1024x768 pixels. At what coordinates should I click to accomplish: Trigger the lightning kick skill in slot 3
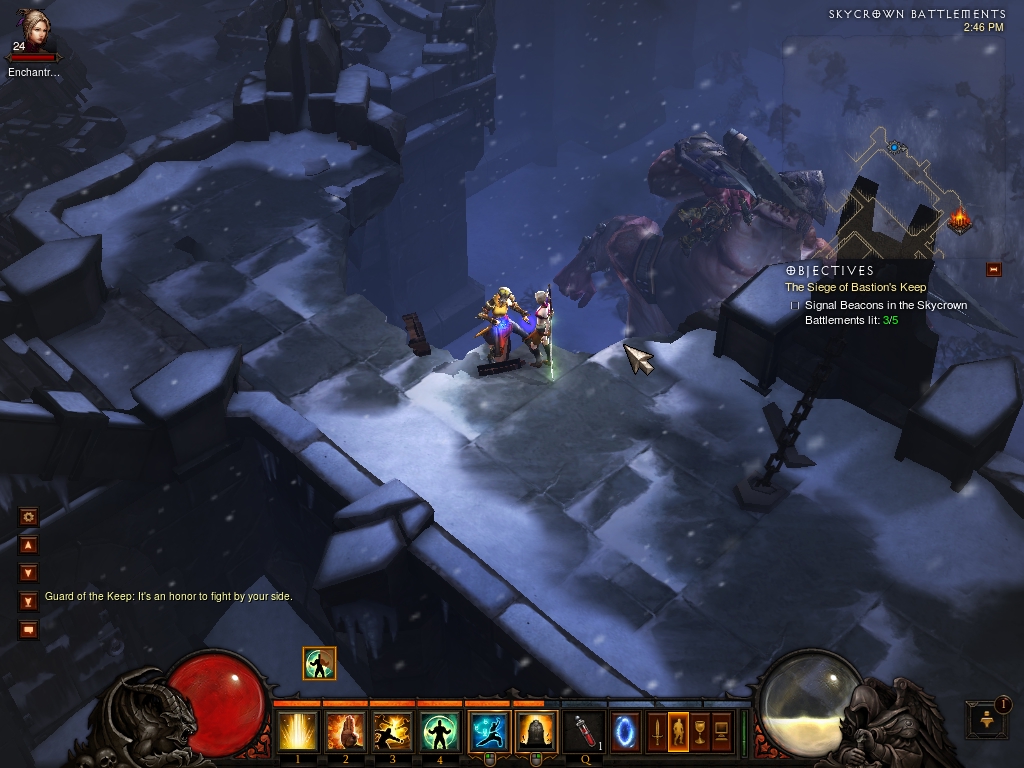pos(393,731)
